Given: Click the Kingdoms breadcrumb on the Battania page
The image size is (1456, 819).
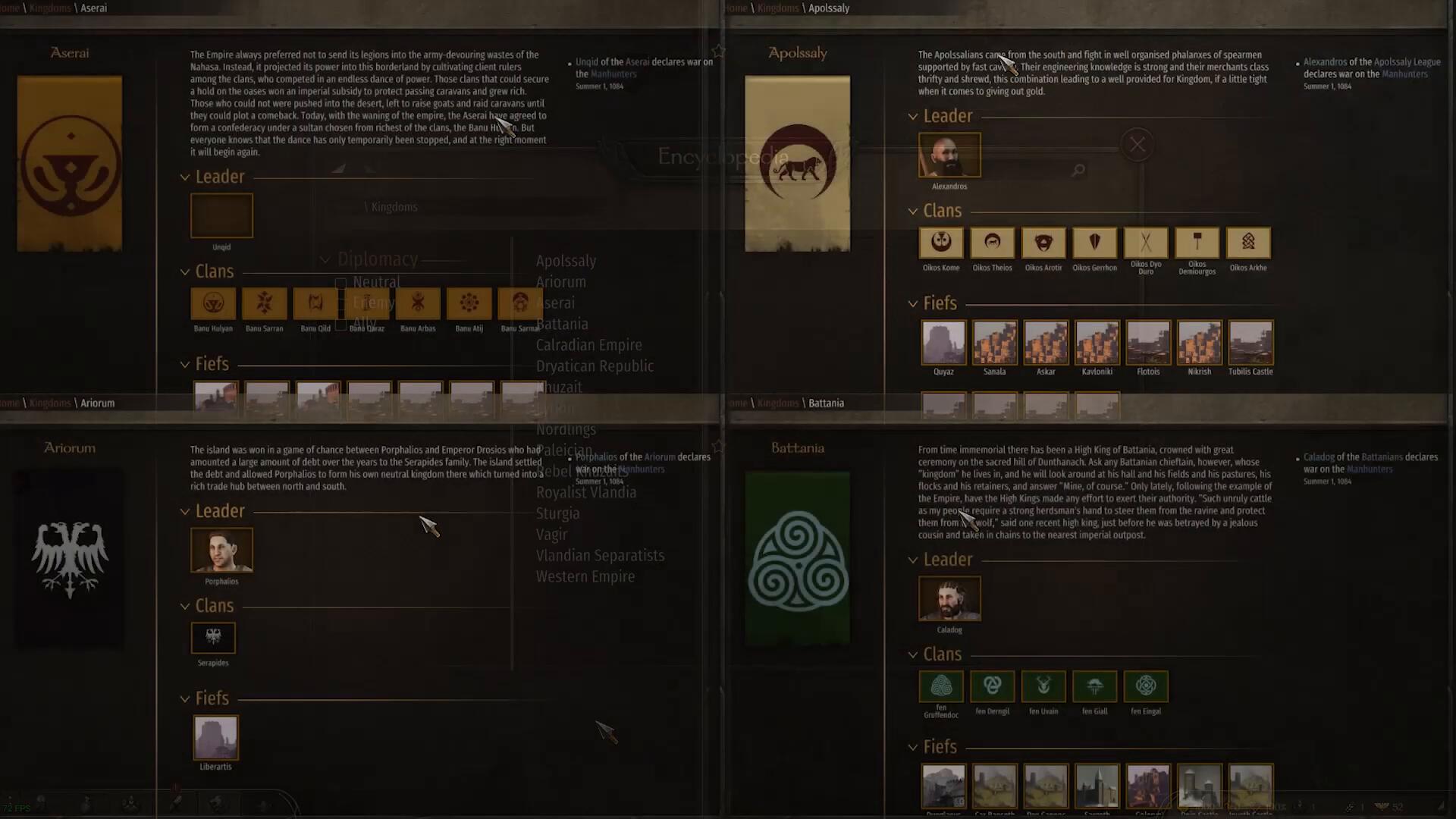Looking at the screenshot, I should coord(777,403).
